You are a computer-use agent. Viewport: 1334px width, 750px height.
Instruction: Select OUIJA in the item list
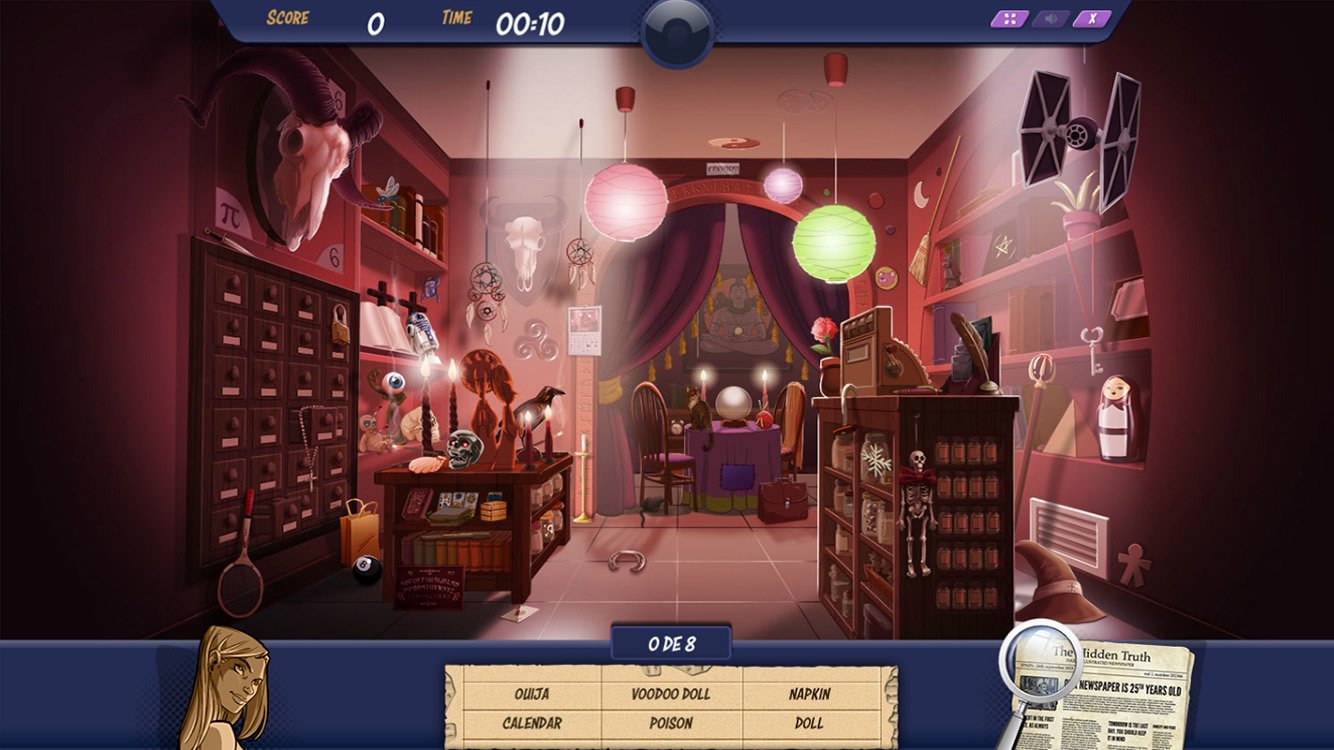[531, 693]
